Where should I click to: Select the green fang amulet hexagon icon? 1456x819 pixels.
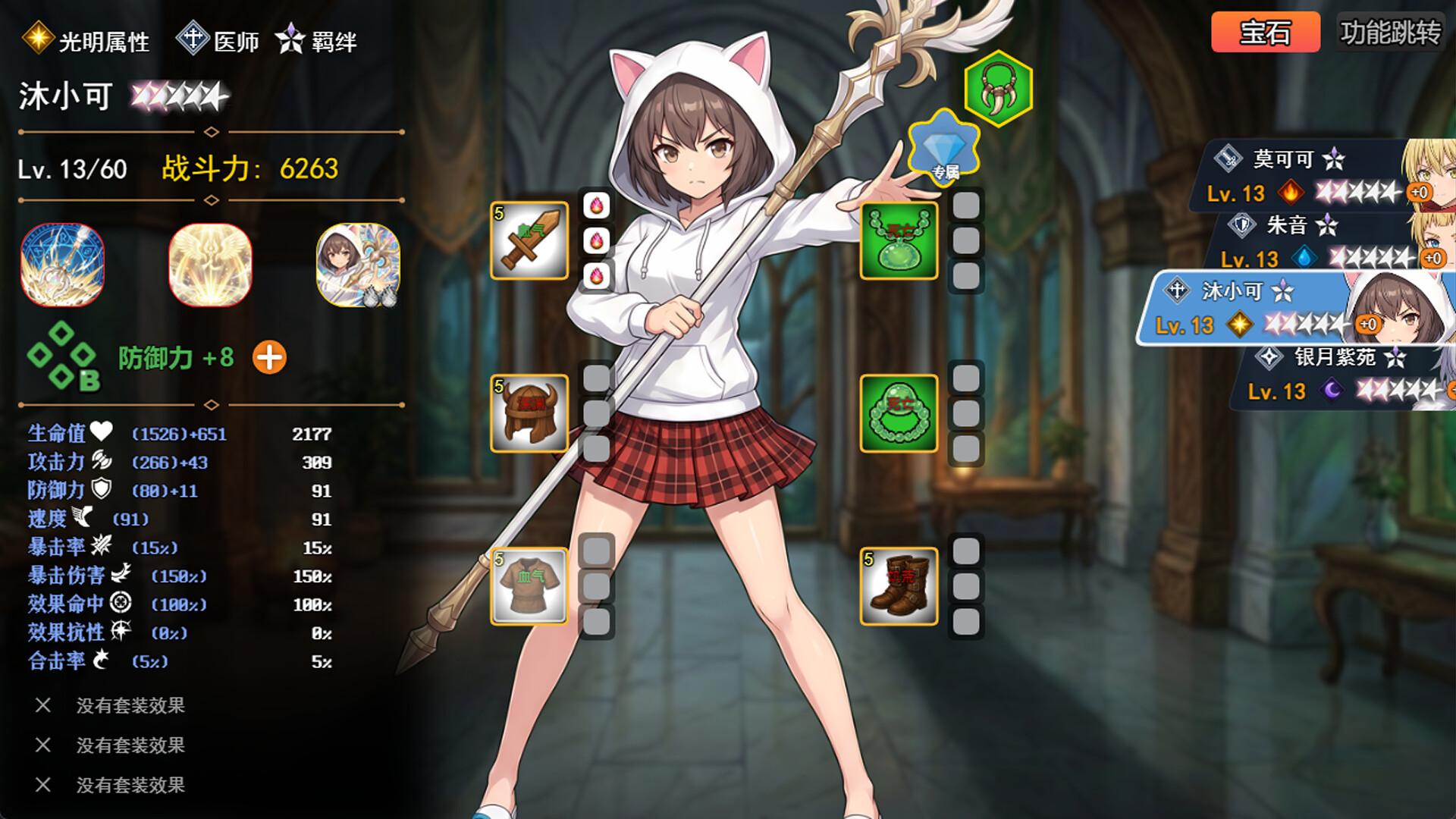tap(999, 89)
